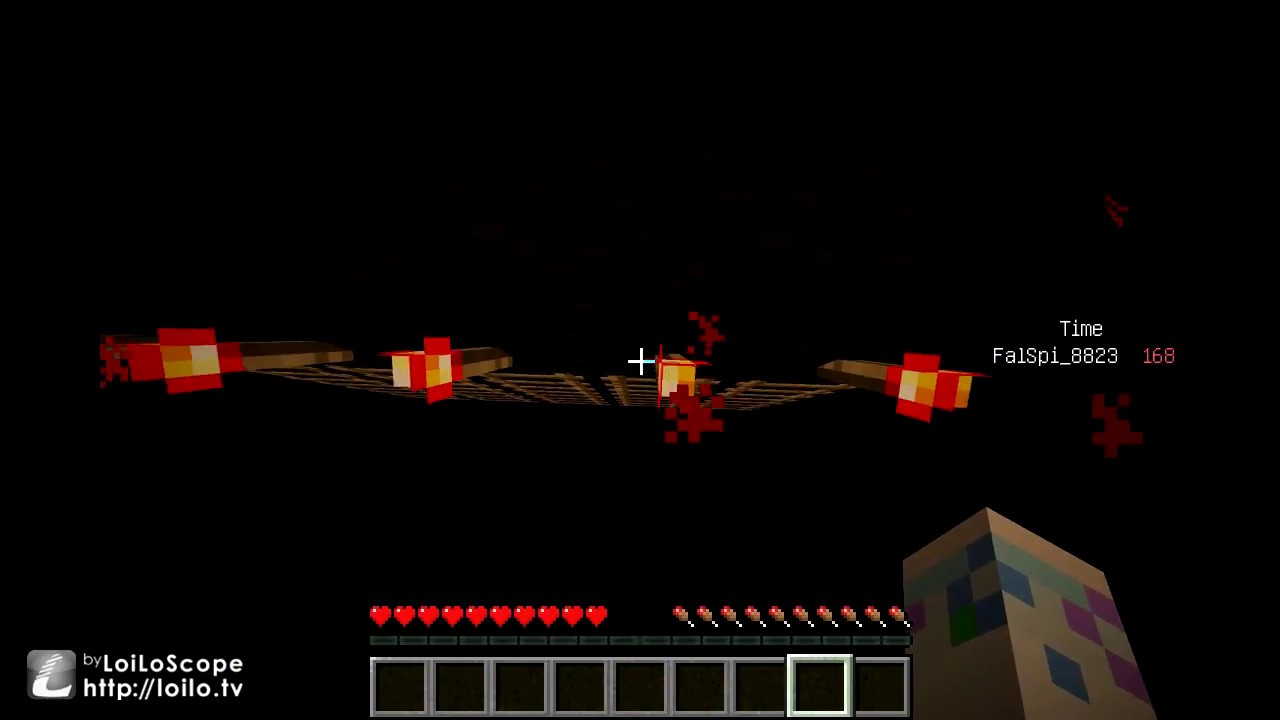Select the currently highlighted eighth hotbar slot
Image resolution: width=1280 pixels, height=720 pixels.
(x=819, y=684)
